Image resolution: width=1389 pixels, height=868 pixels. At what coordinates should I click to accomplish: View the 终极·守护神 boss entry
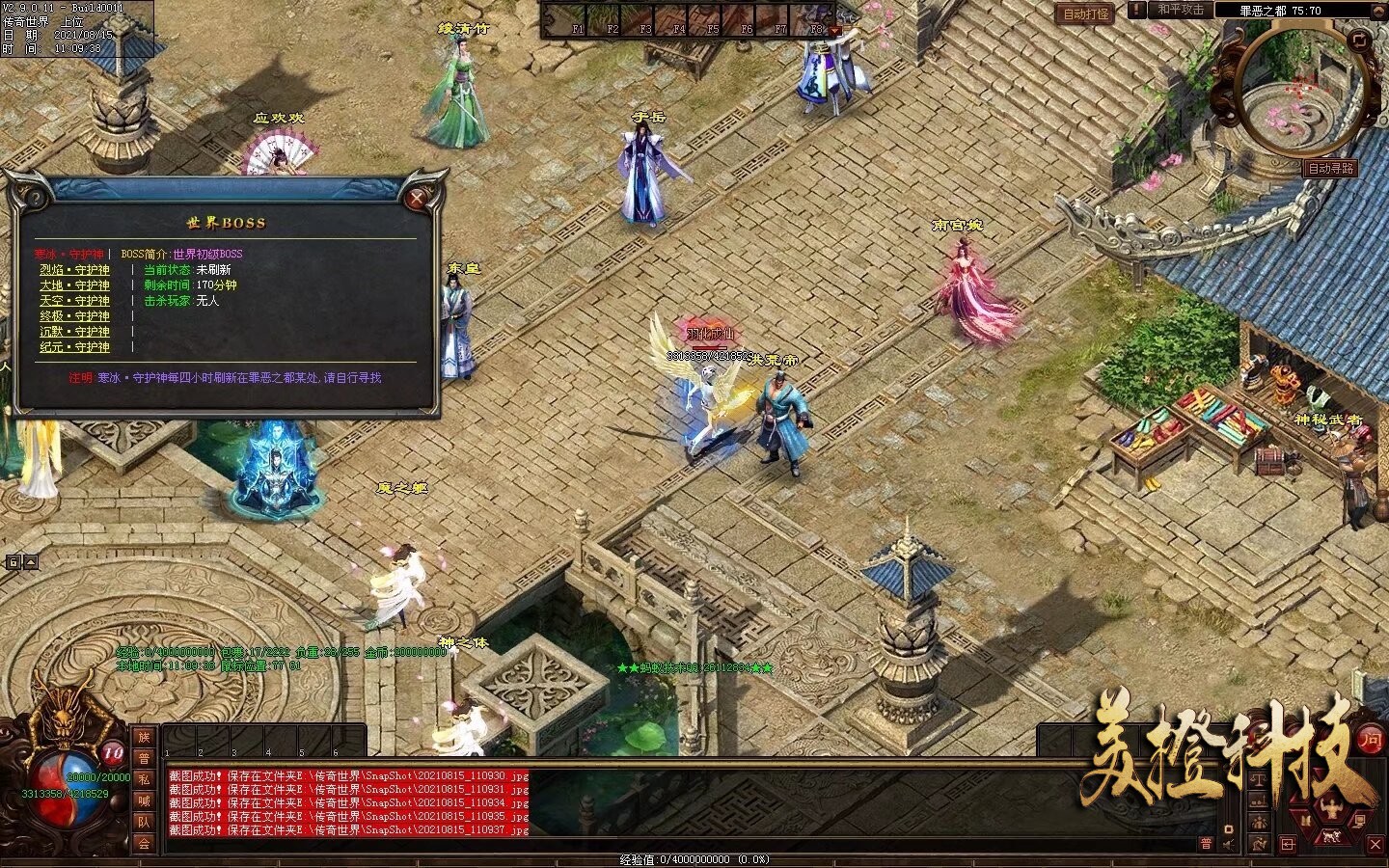pyautogui.click(x=74, y=316)
